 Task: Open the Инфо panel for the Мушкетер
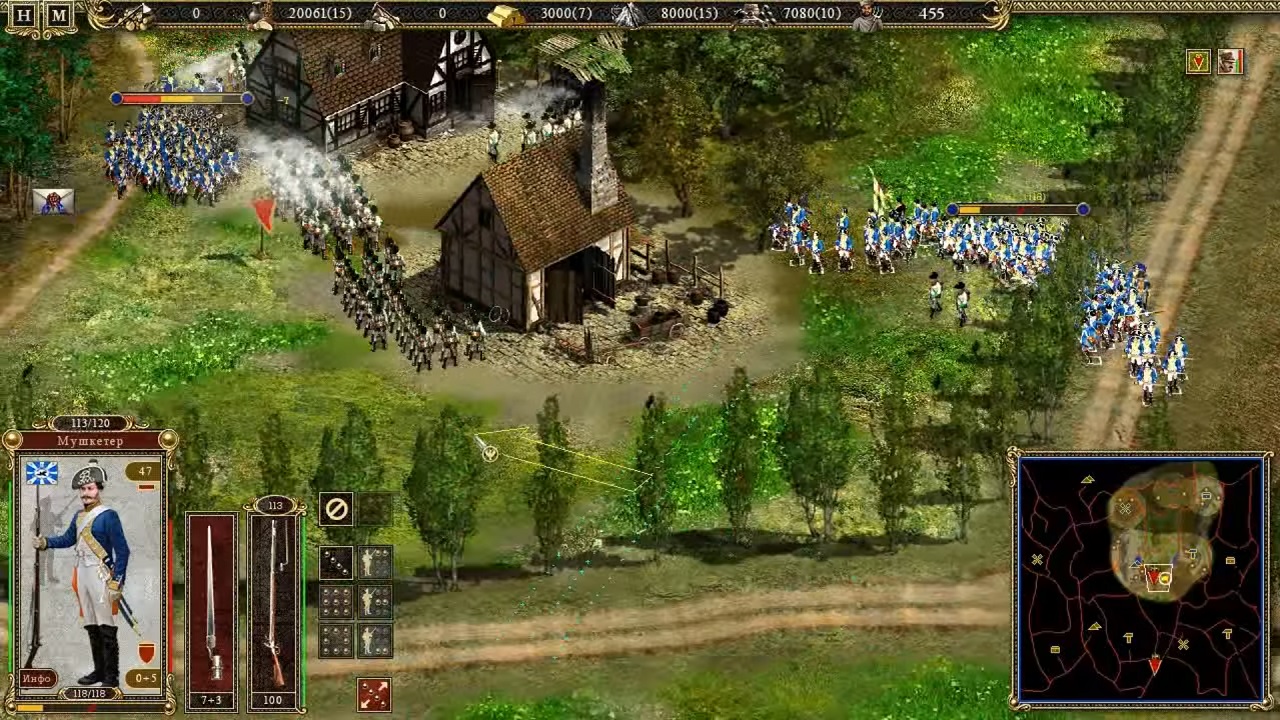(x=36, y=679)
